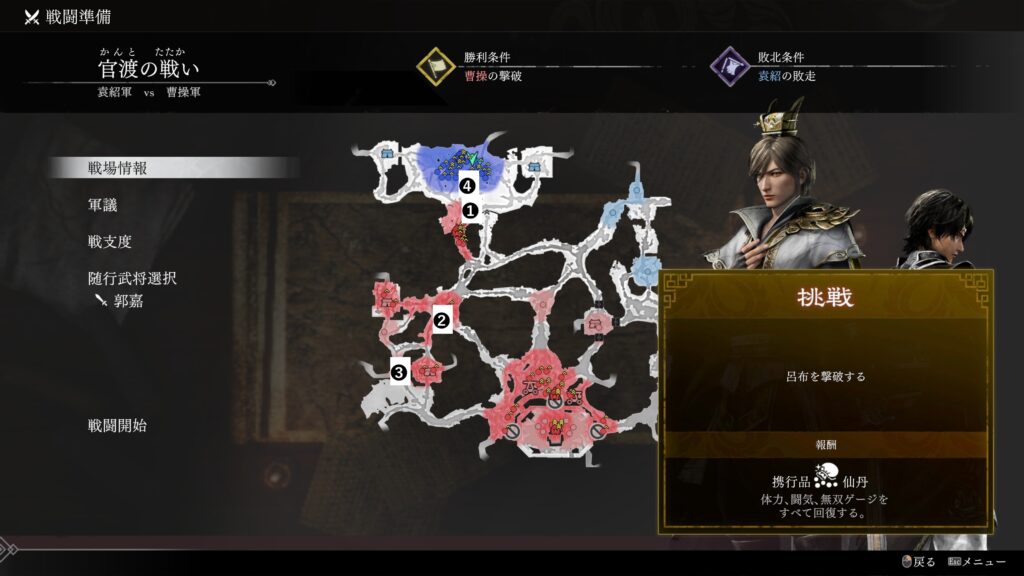Select map marker number 2
Image resolution: width=1024 pixels, height=576 pixels.
pos(441,321)
